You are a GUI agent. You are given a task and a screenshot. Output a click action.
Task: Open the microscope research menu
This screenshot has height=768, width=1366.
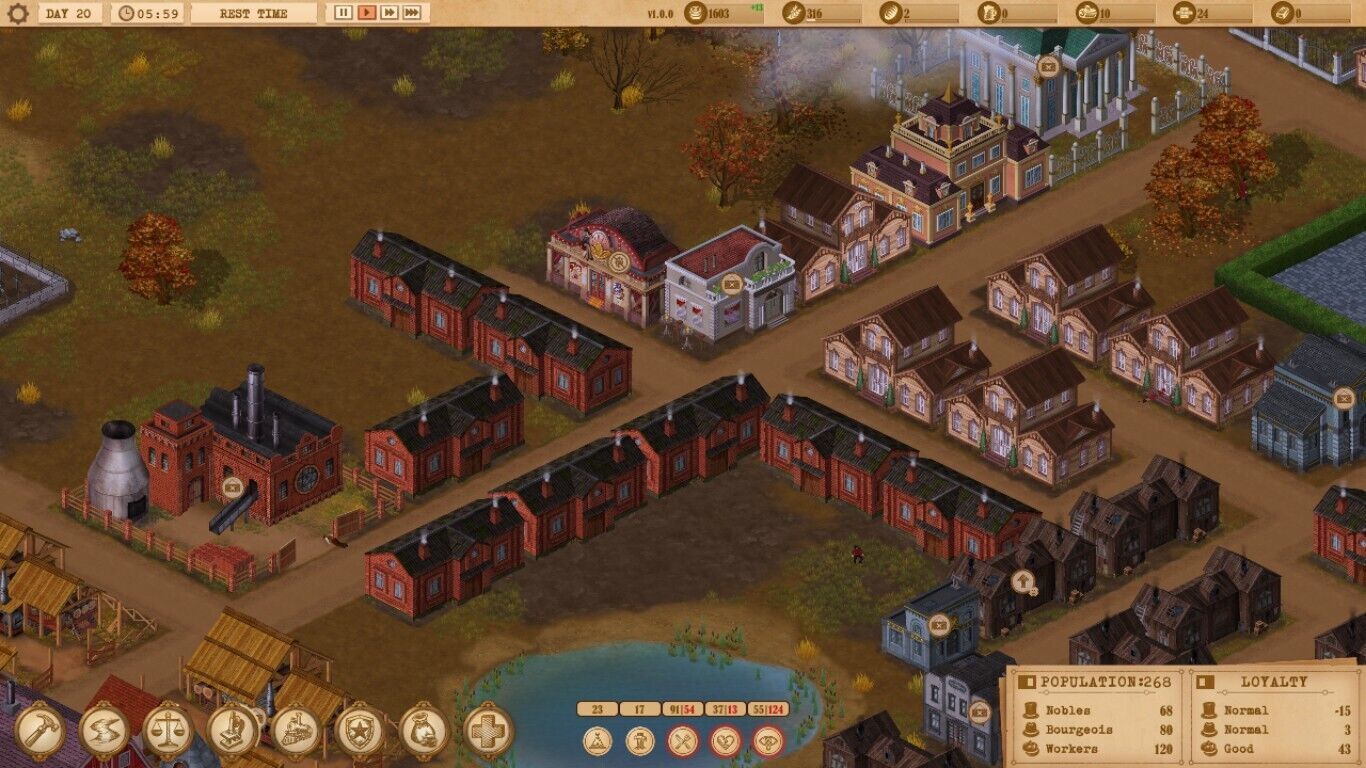click(x=232, y=732)
